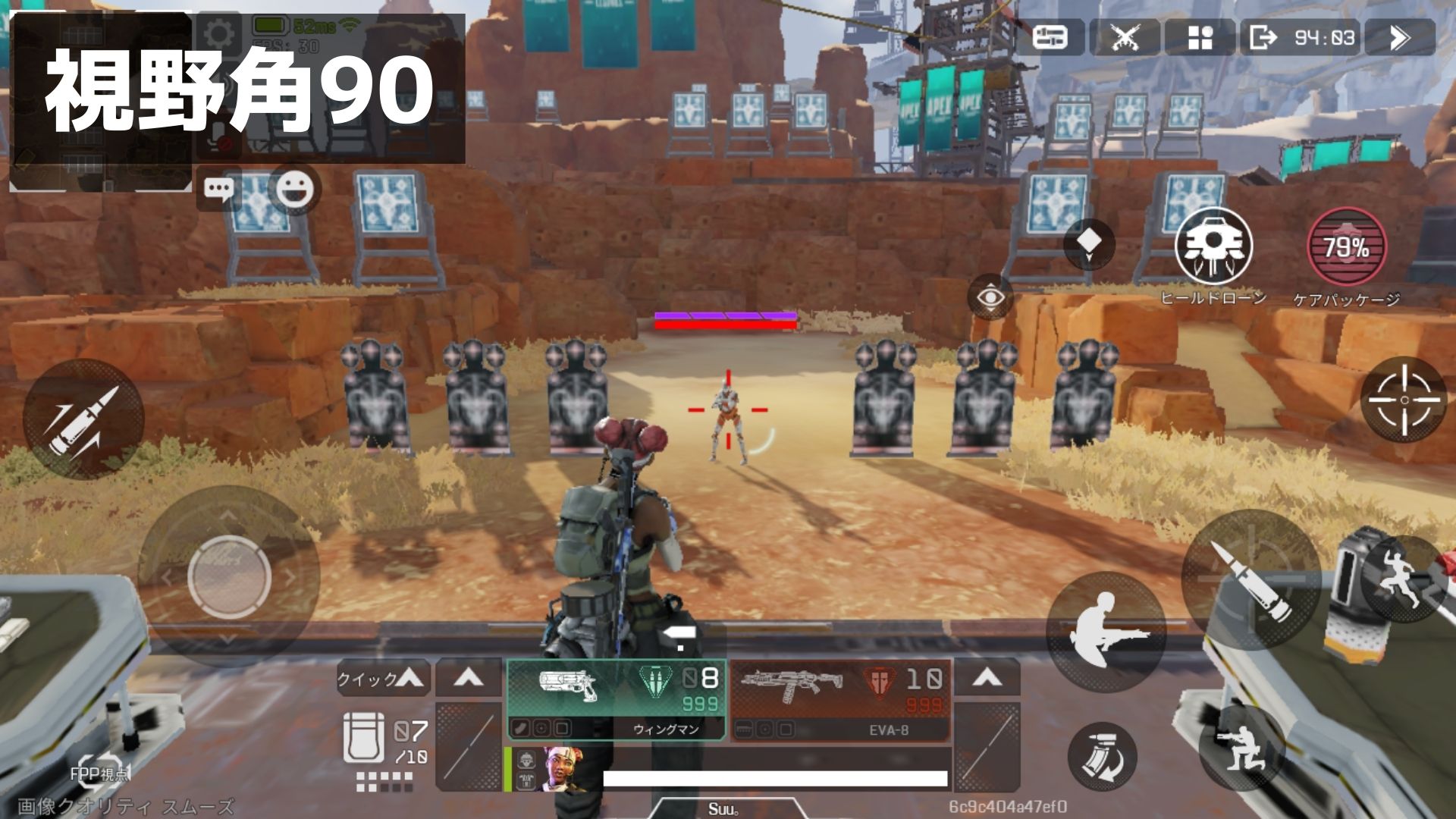Fire using the left bullet button
The image size is (1456, 819).
click(83, 419)
